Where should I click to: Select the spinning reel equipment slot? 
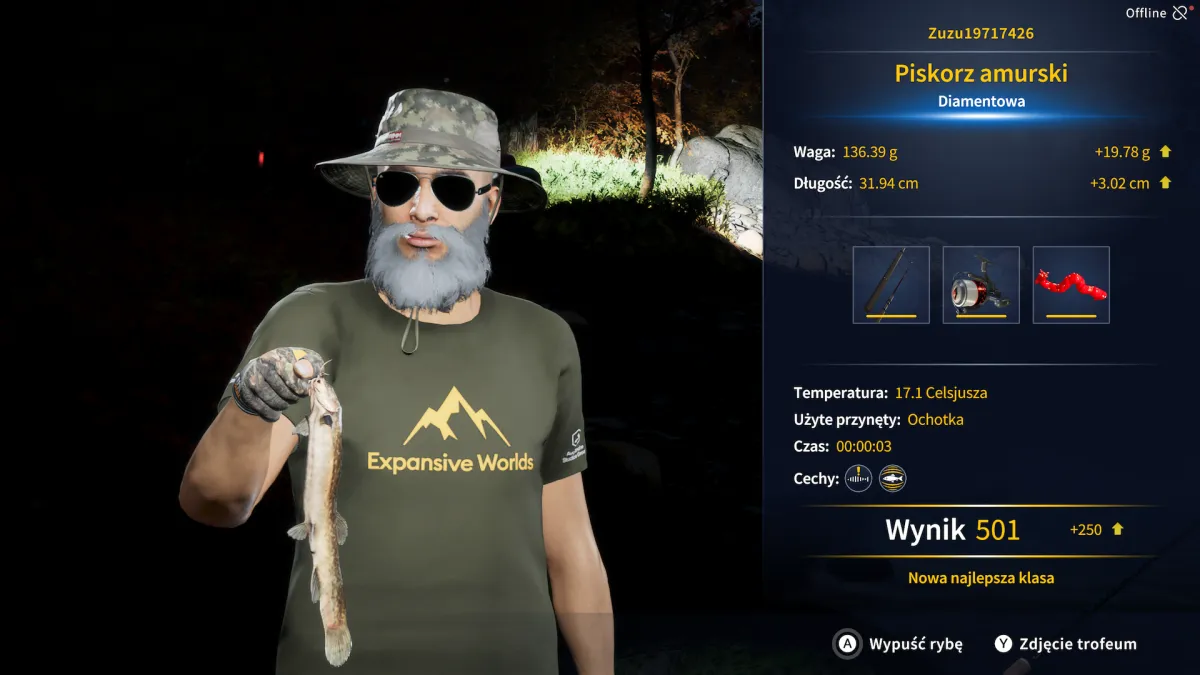coord(981,285)
